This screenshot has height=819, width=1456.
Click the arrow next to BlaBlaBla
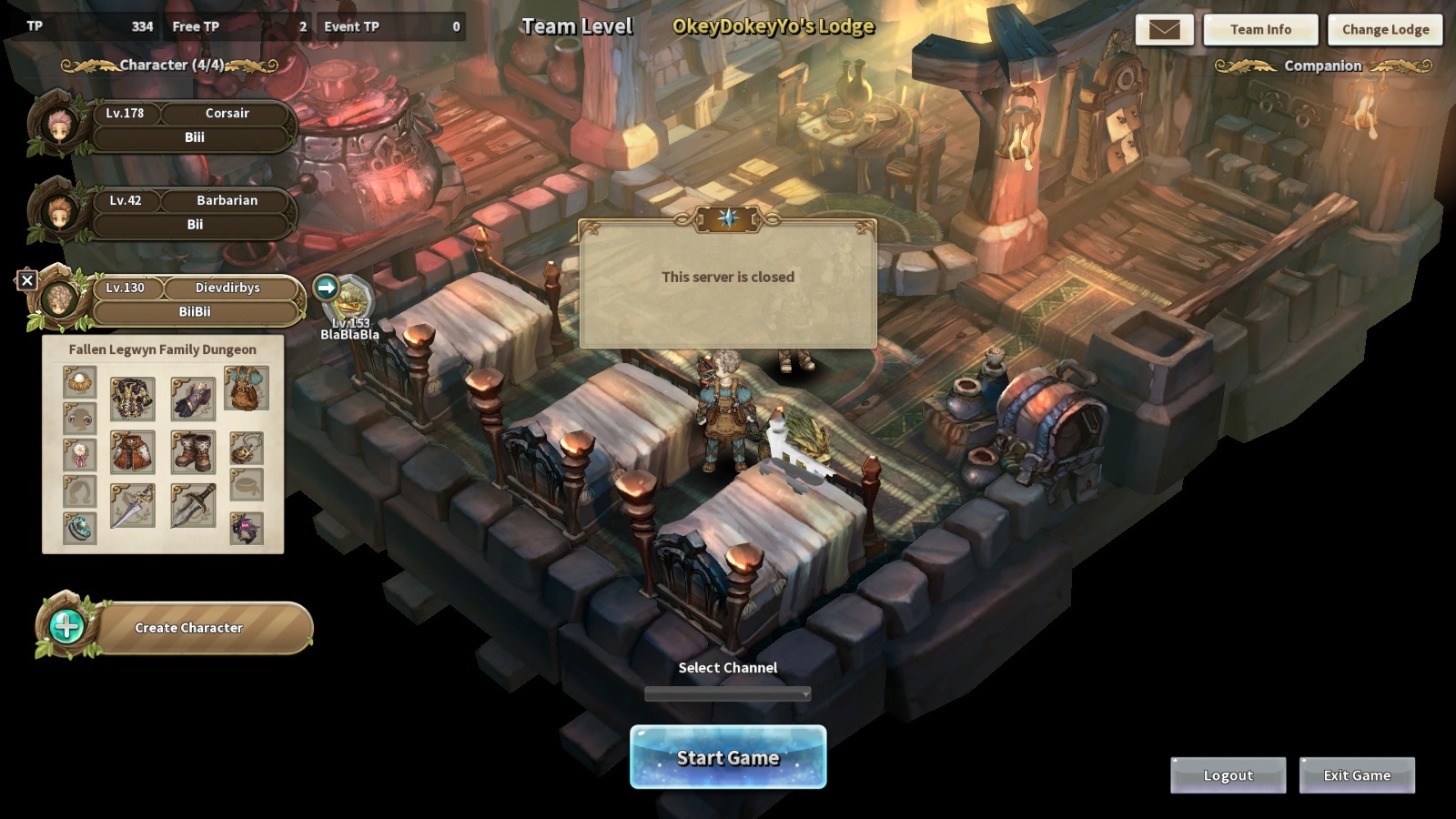[326, 288]
